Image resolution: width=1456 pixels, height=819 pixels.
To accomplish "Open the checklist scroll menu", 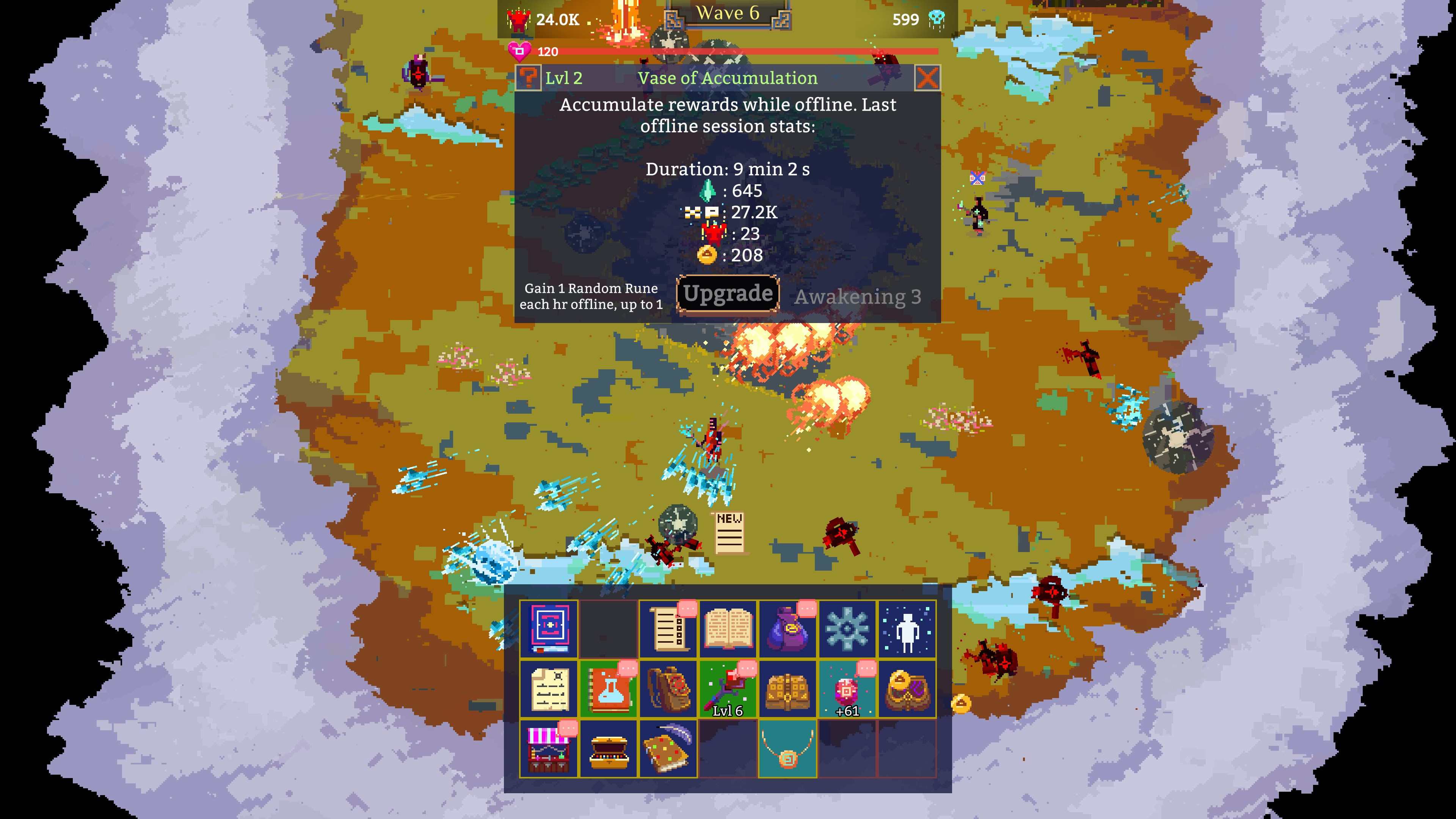I will [668, 629].
